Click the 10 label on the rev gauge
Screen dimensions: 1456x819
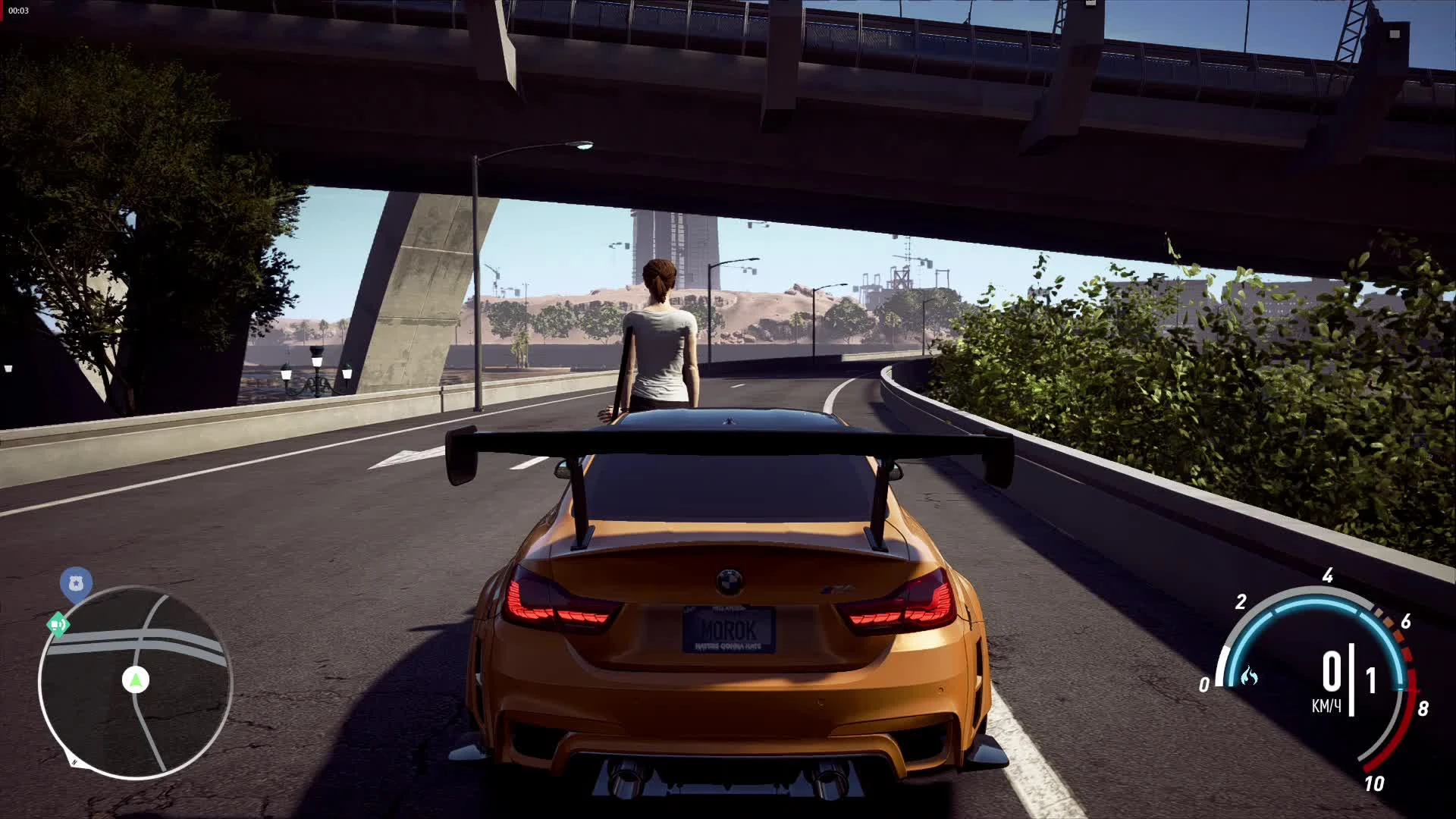coord(1374,783)
